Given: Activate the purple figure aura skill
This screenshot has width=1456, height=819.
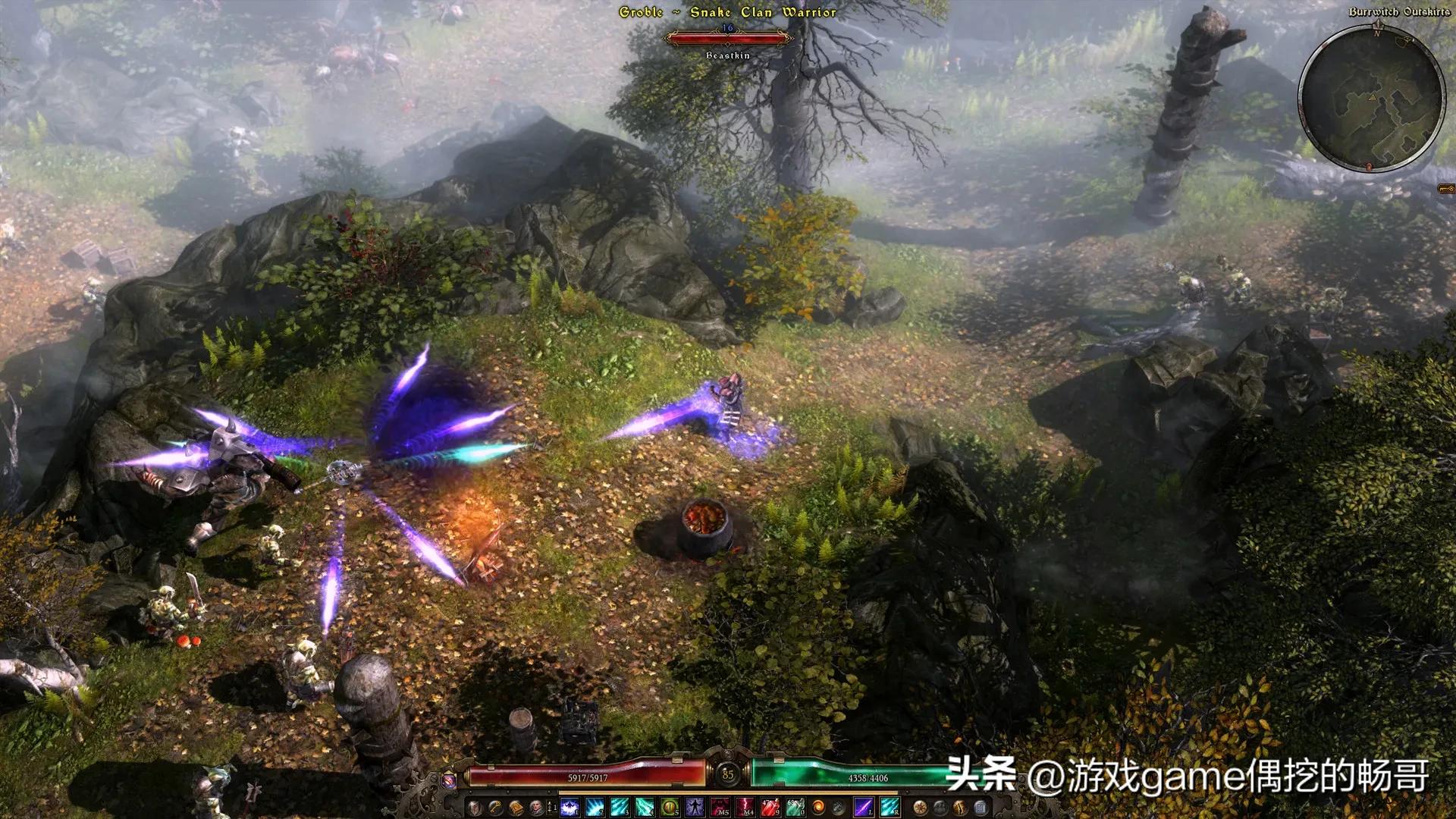Looking at the screenshot, I should click(x=695, y=808).
